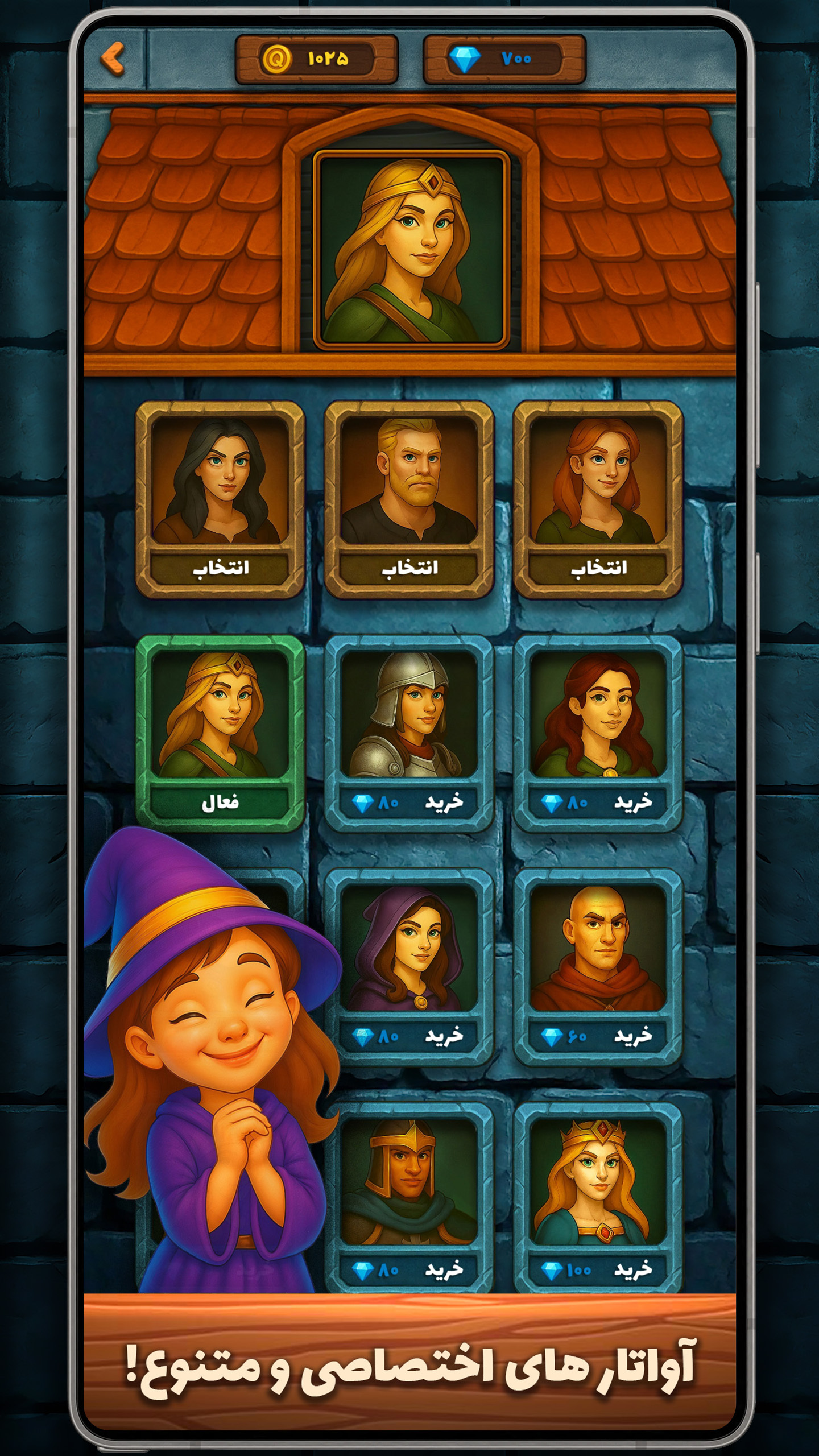Image resolution: width=819 pixels, height=1456 pixels.
Task: Choose the blond bearded man avatar
Action: pos(409,567)
